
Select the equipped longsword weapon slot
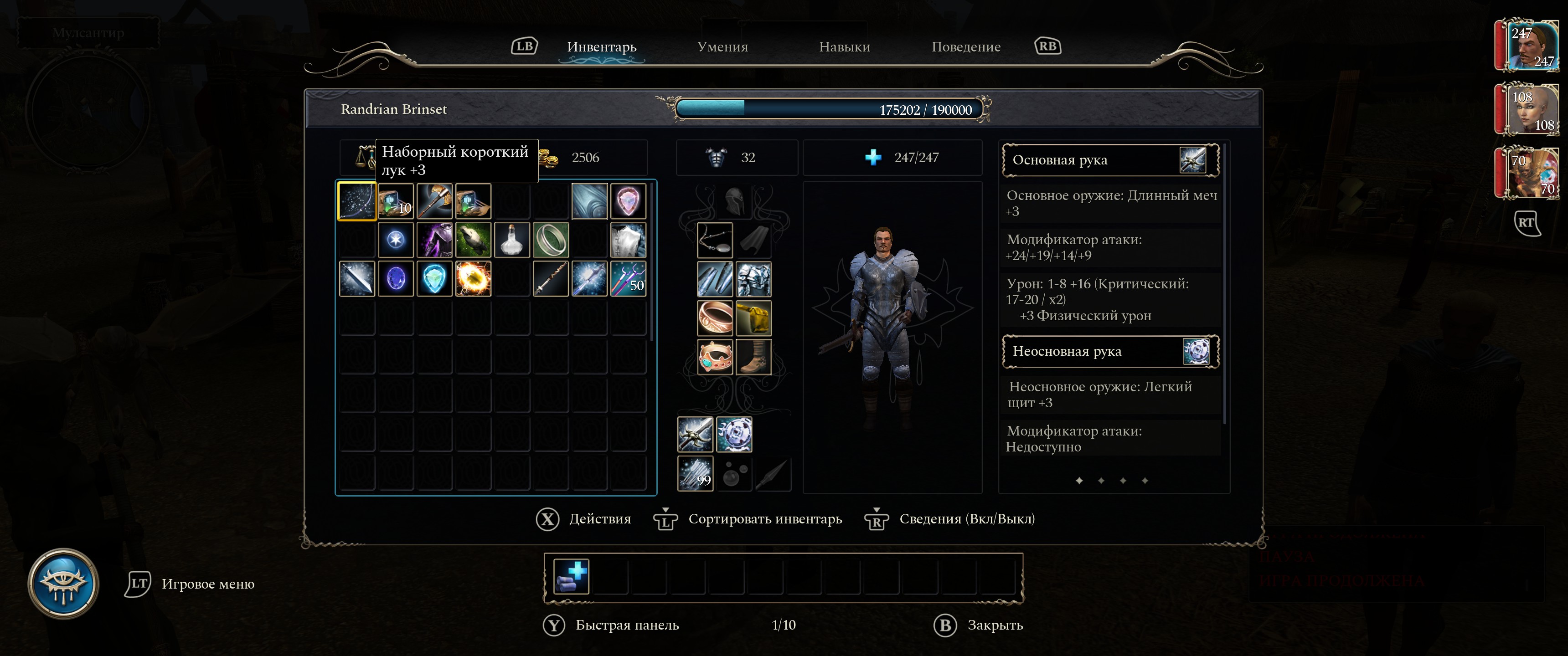click(x=695, y=435)
